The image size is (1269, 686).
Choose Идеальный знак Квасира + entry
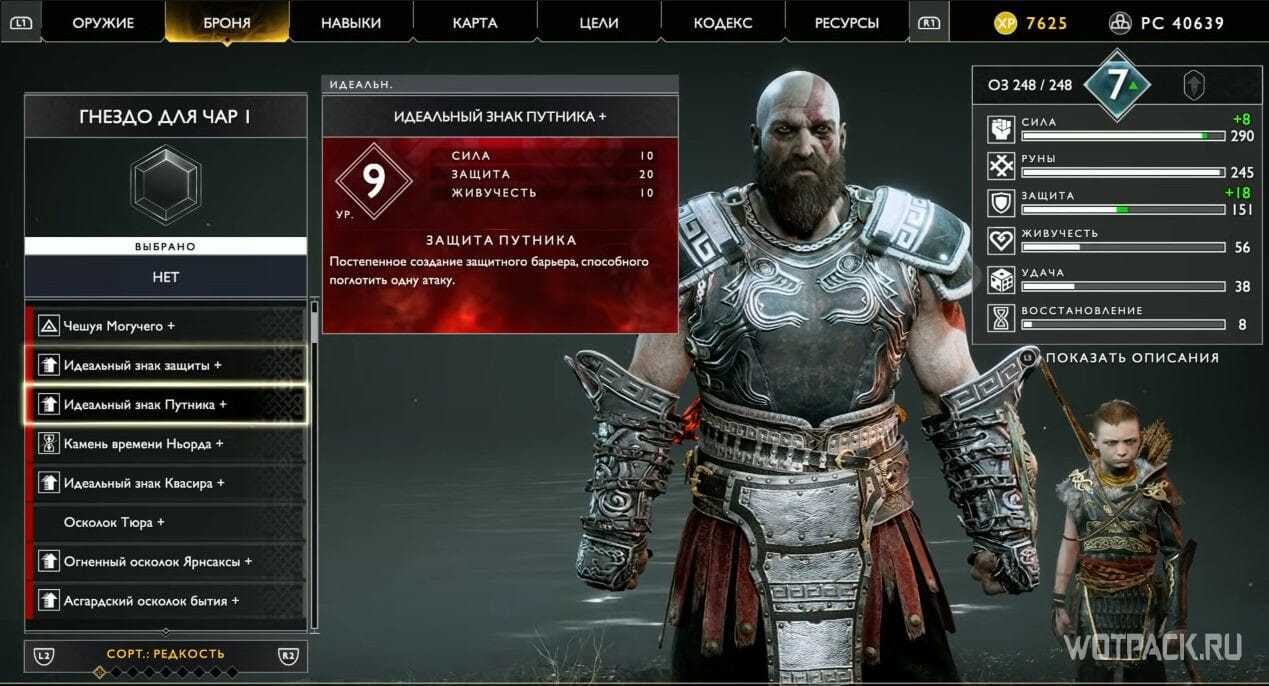(x=166, y=483)
